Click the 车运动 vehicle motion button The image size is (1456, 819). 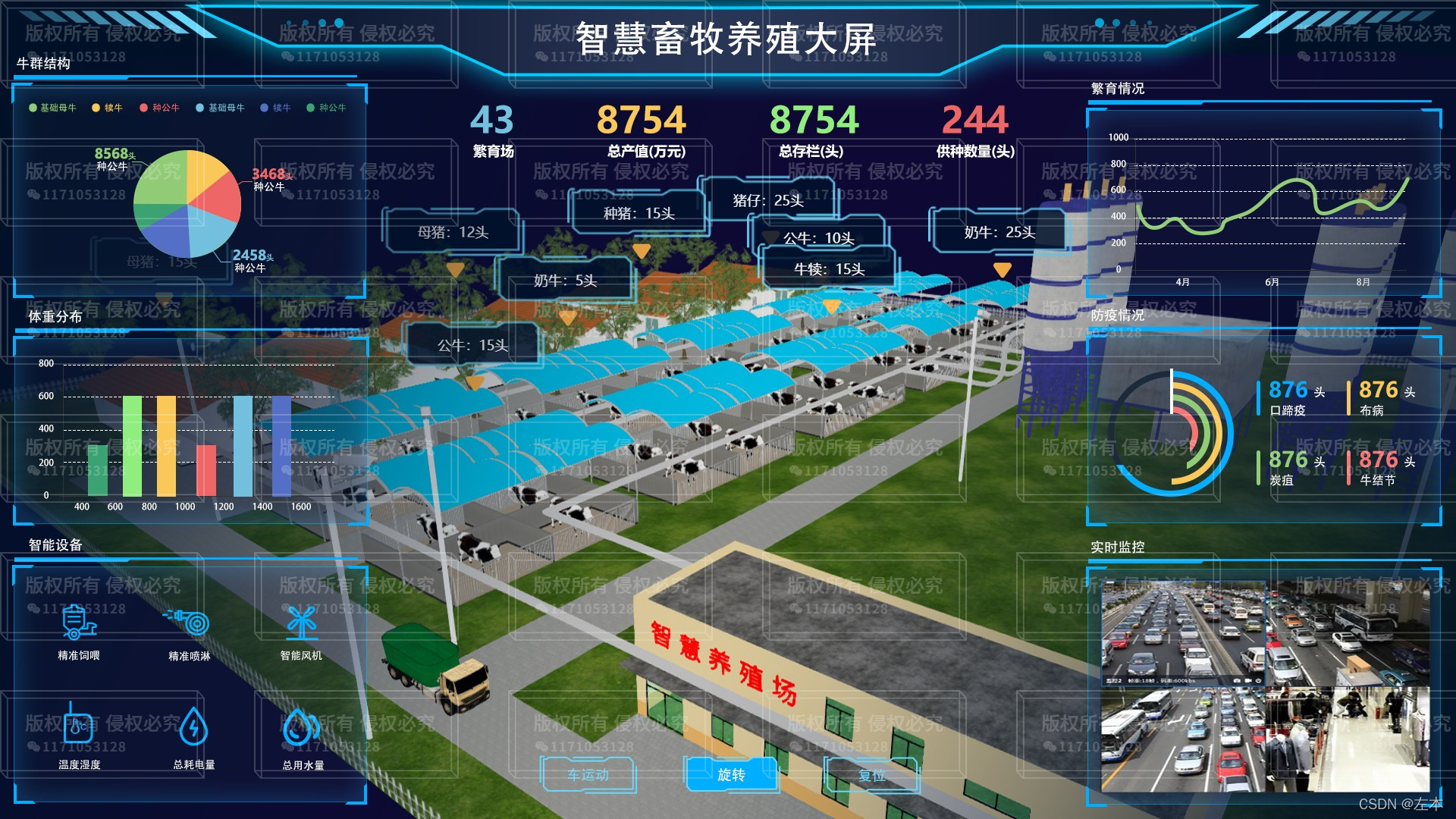[x=588, y=775]
